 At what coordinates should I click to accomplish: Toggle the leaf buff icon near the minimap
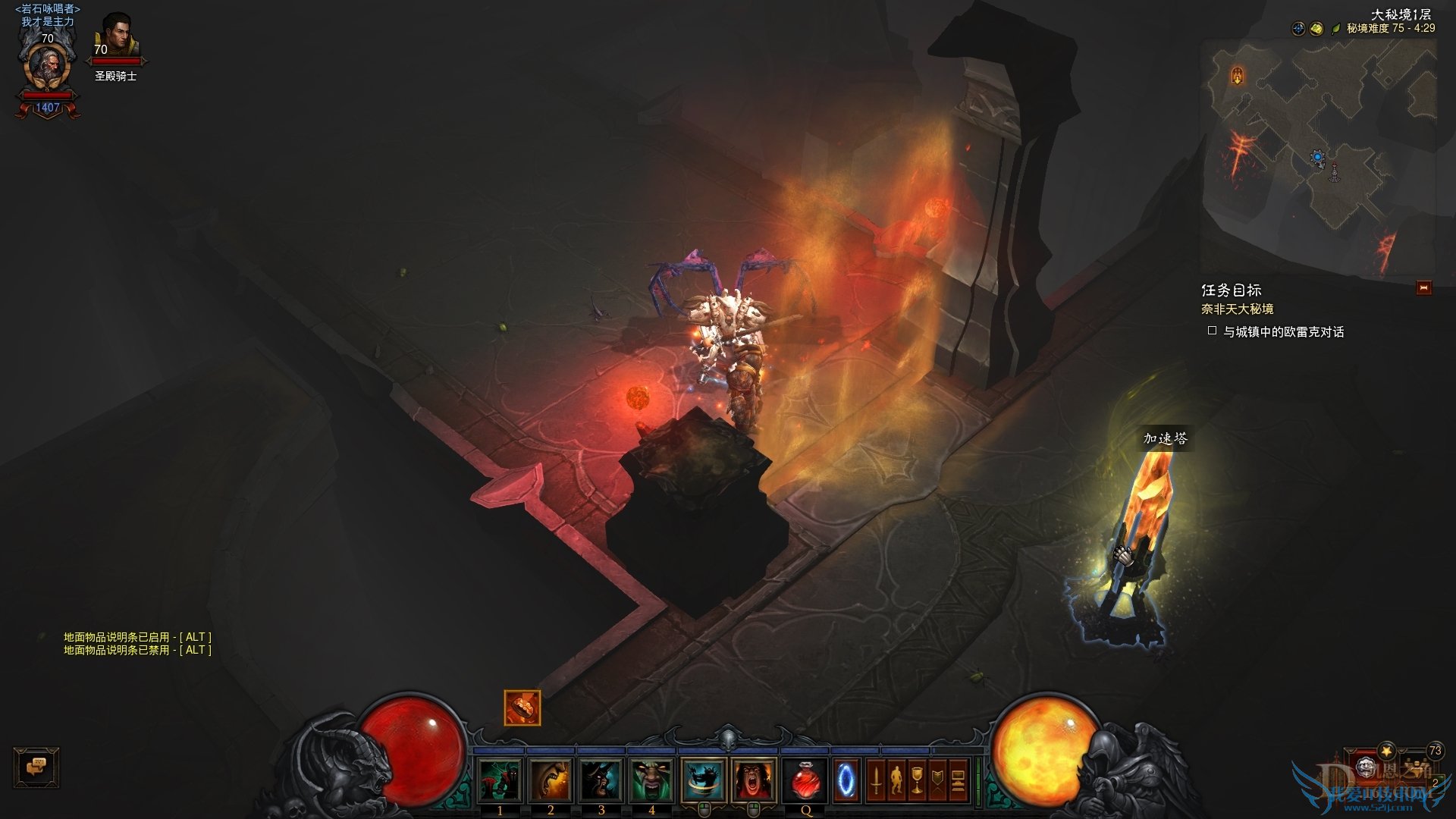pos(1335,30)
